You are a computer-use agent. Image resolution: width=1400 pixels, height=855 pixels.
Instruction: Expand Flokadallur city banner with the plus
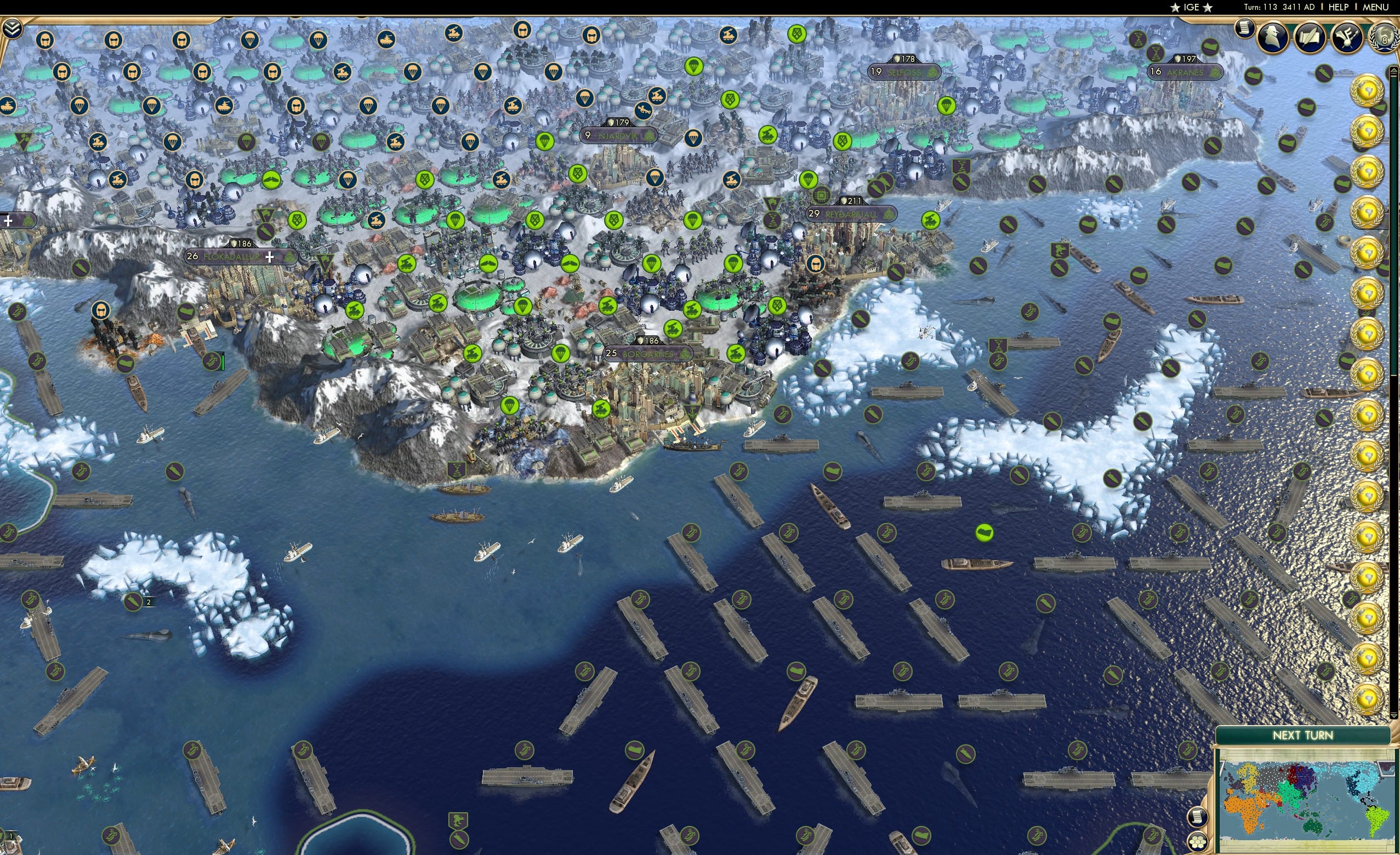point(269,259)
